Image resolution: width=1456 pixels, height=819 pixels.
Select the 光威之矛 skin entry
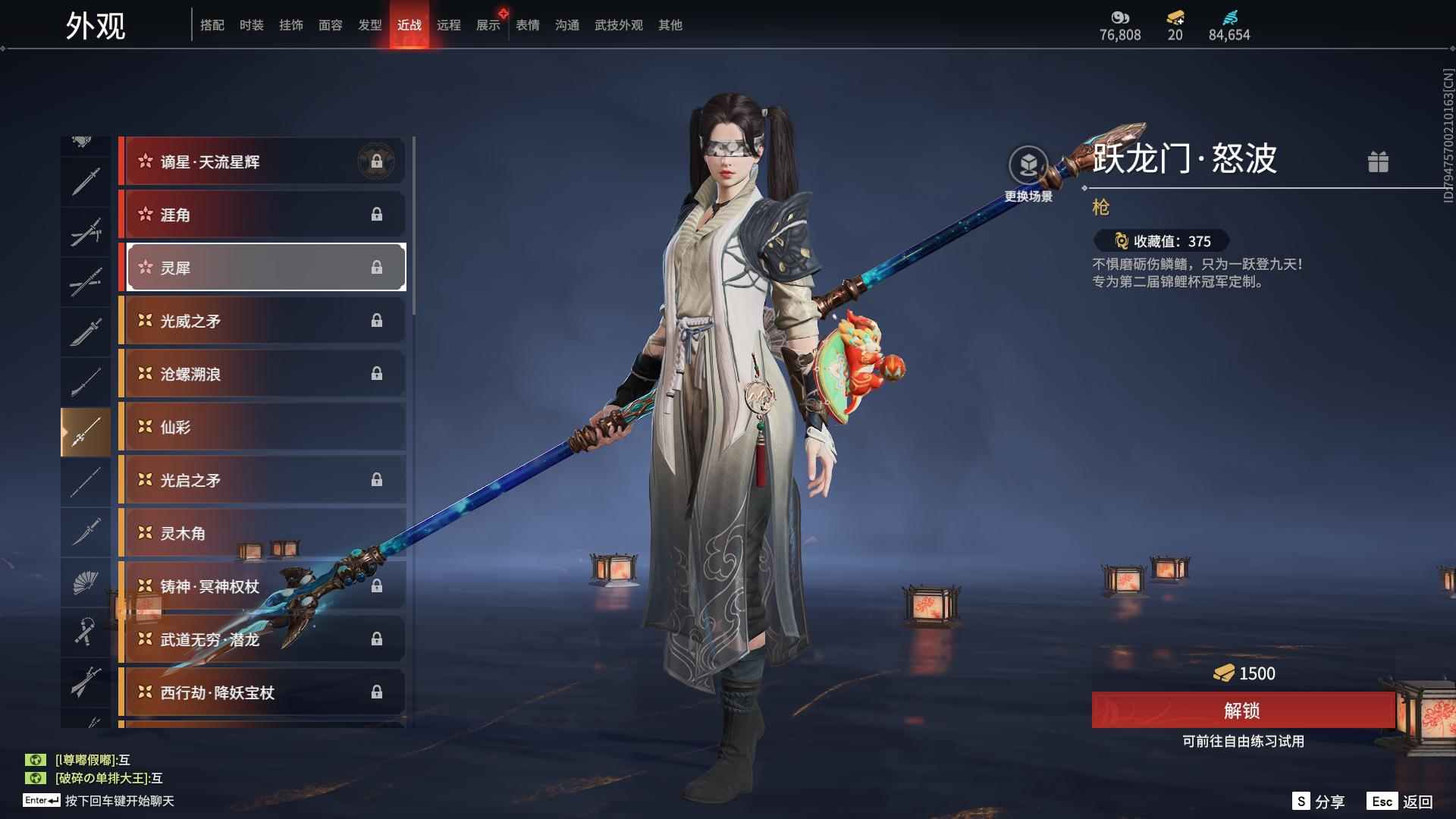coord(262,320)
